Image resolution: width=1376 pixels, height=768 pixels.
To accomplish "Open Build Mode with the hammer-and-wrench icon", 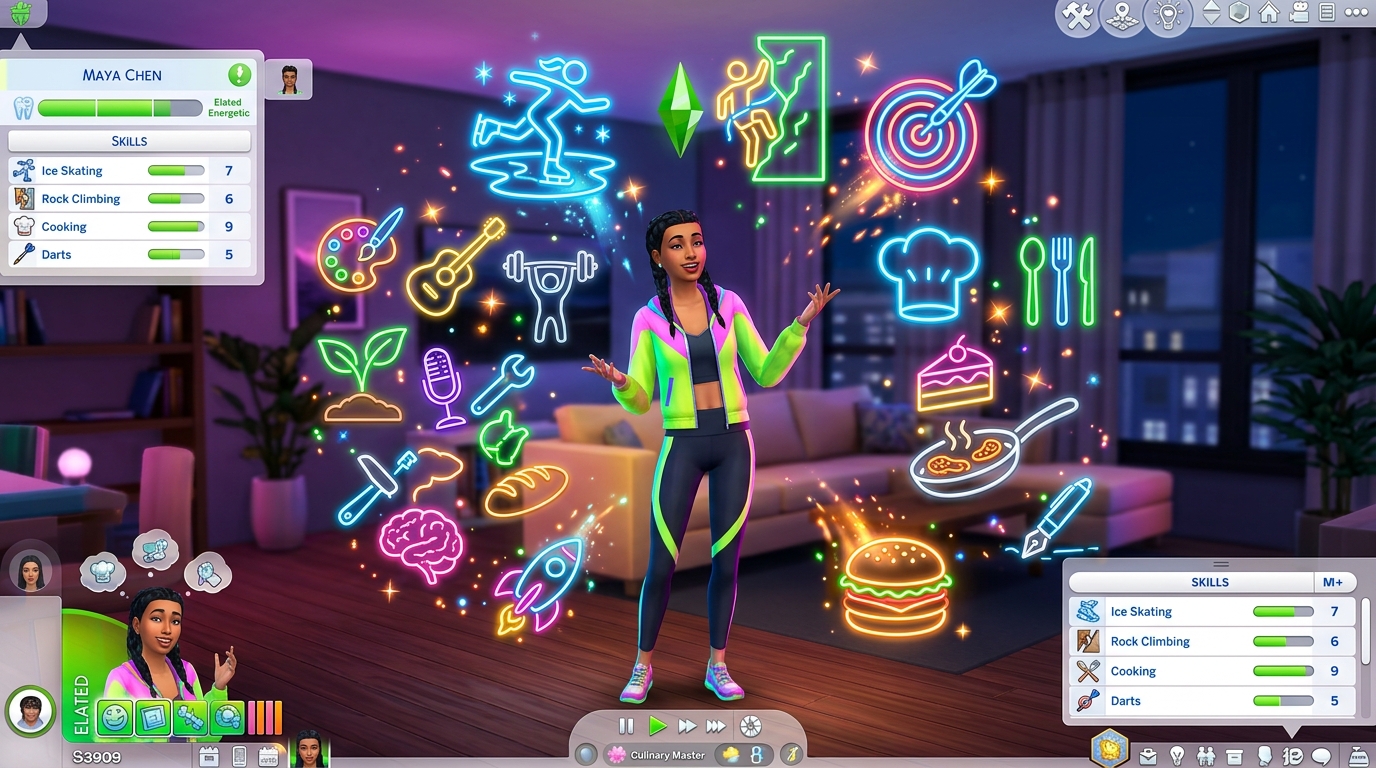I will 1076,17.
